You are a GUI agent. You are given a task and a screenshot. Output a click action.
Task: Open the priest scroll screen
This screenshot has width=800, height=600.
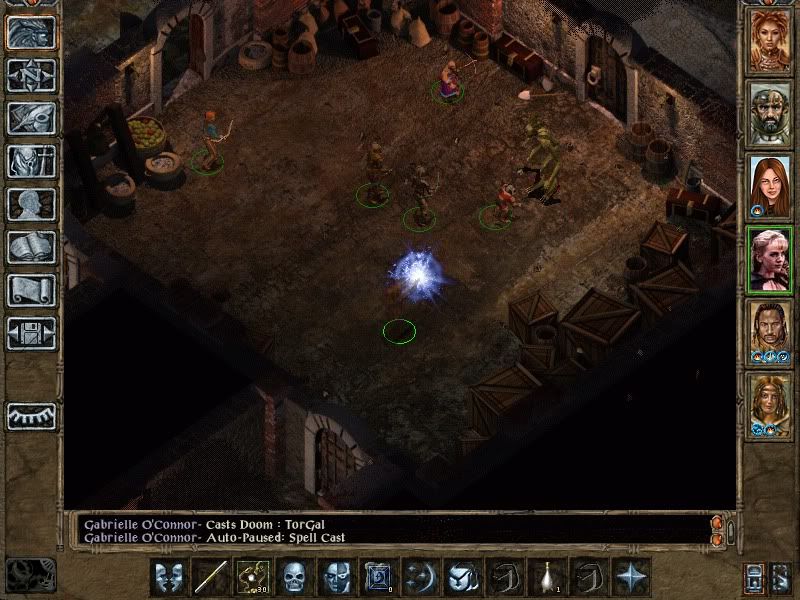(x=31, y=290)
